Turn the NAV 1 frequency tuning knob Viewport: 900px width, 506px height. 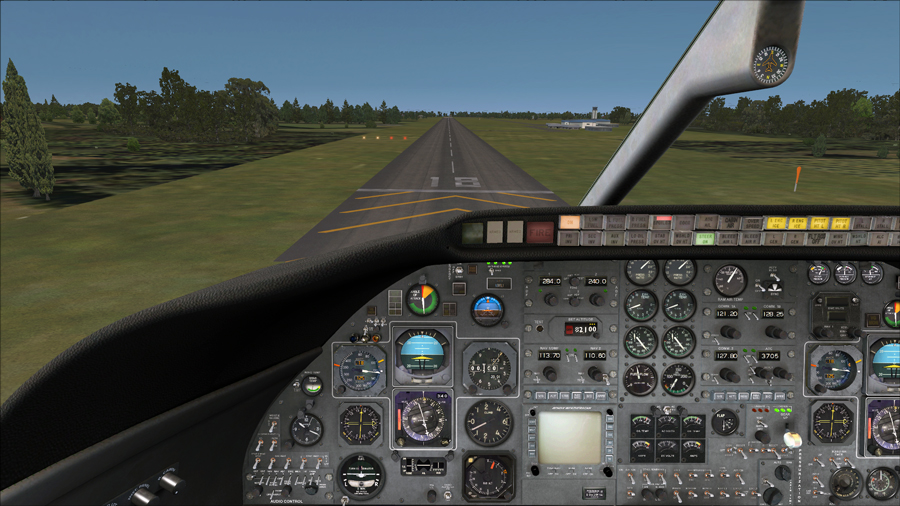[549, 373]
